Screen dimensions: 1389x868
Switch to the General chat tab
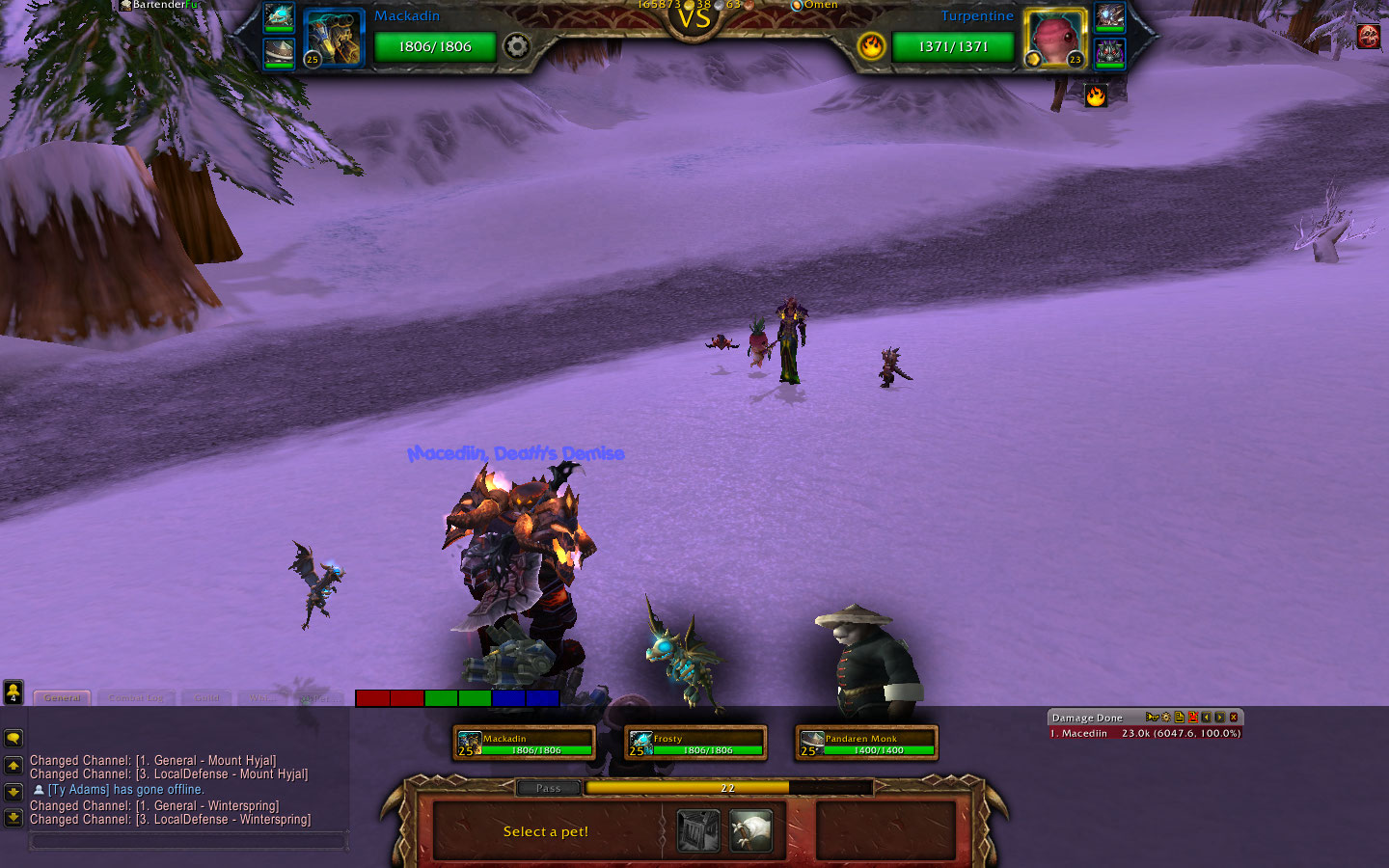click(x=63, y=697)
